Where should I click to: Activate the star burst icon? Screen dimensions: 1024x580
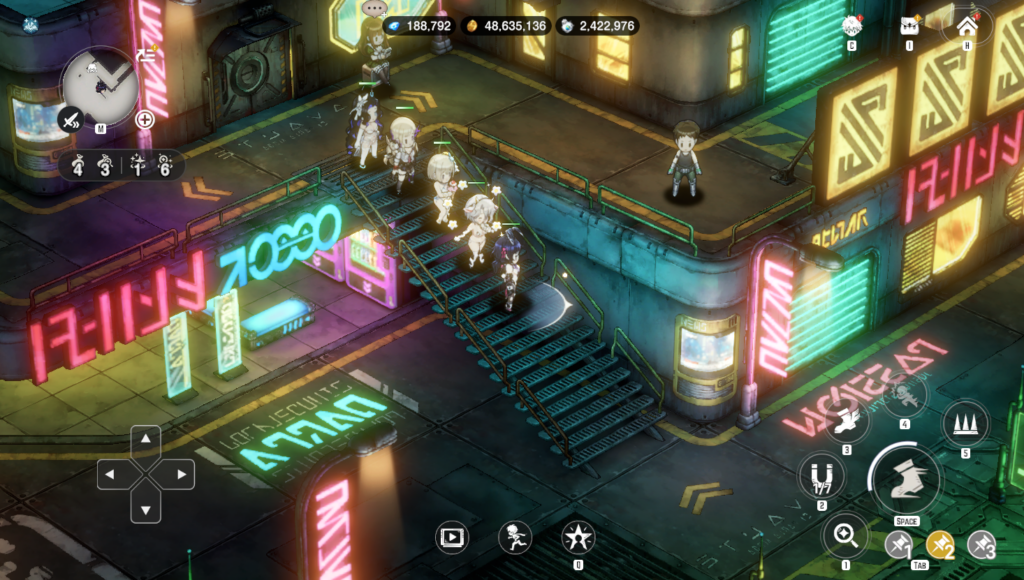577,537
